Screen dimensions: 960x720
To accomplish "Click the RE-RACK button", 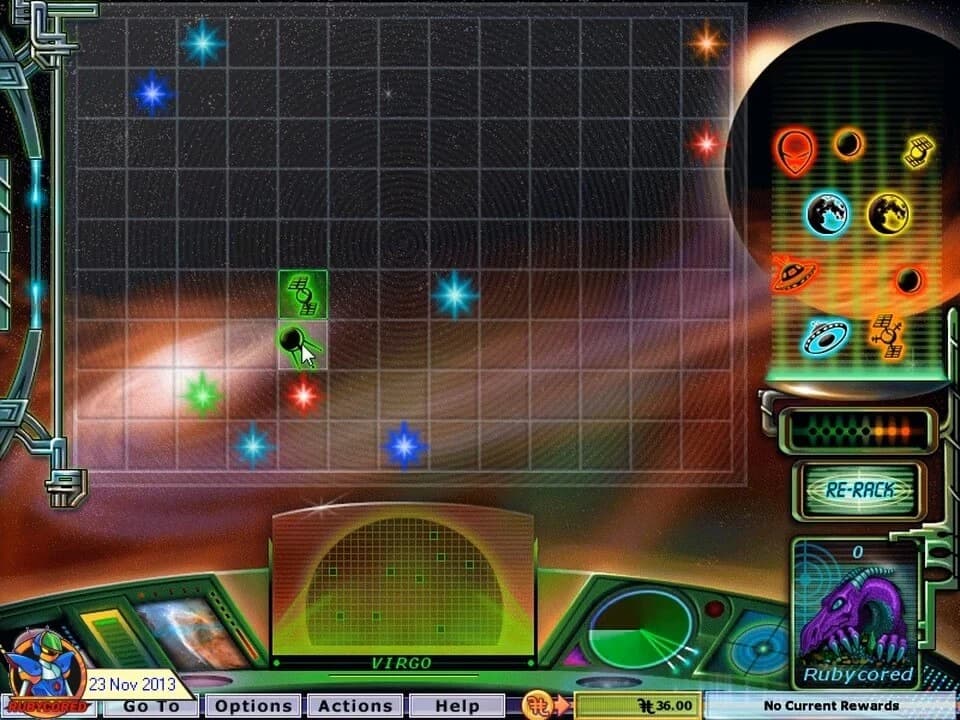I will [858, 490].
